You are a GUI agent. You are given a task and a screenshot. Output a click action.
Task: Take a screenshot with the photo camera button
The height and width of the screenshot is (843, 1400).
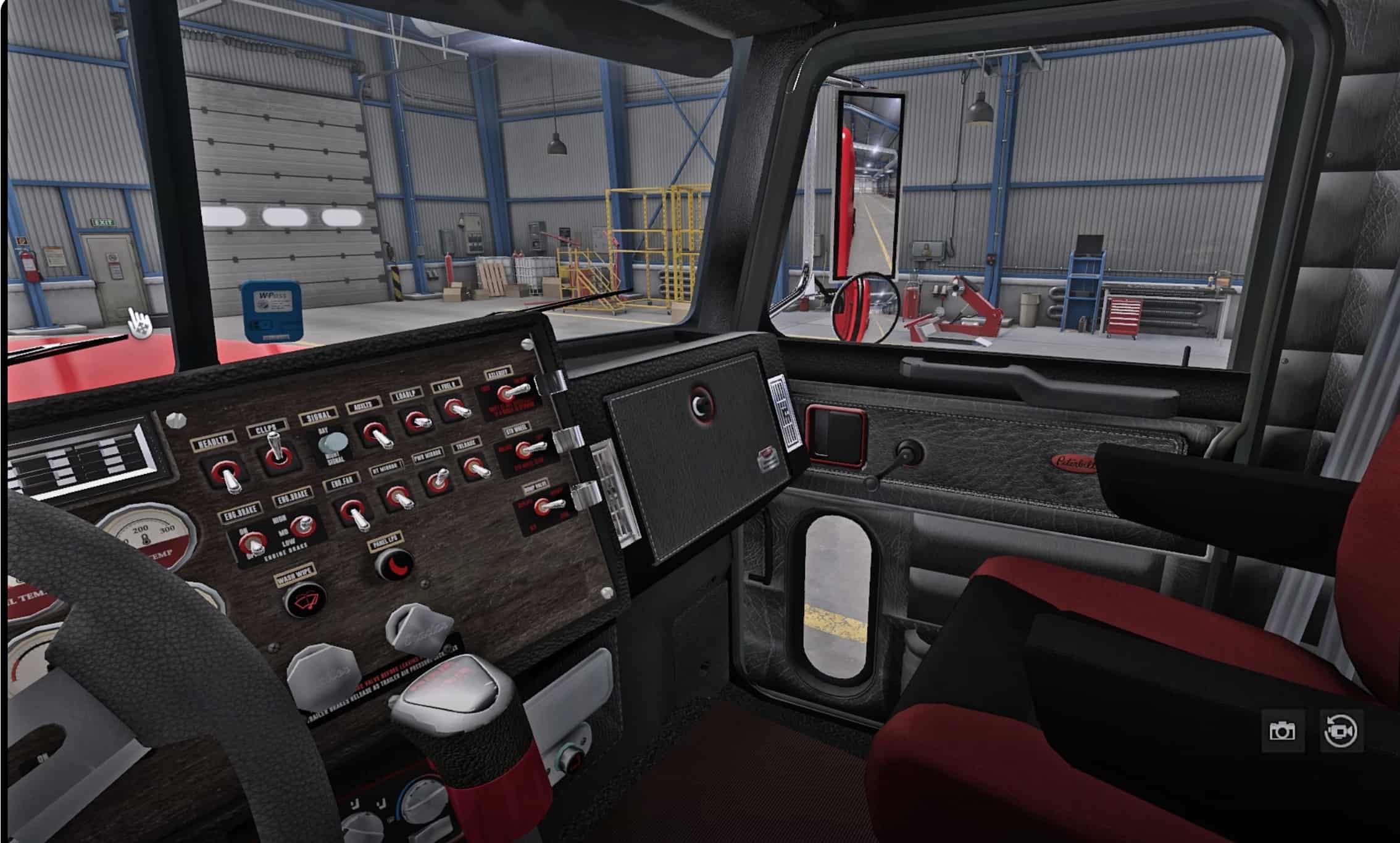tap(1282, 731)
